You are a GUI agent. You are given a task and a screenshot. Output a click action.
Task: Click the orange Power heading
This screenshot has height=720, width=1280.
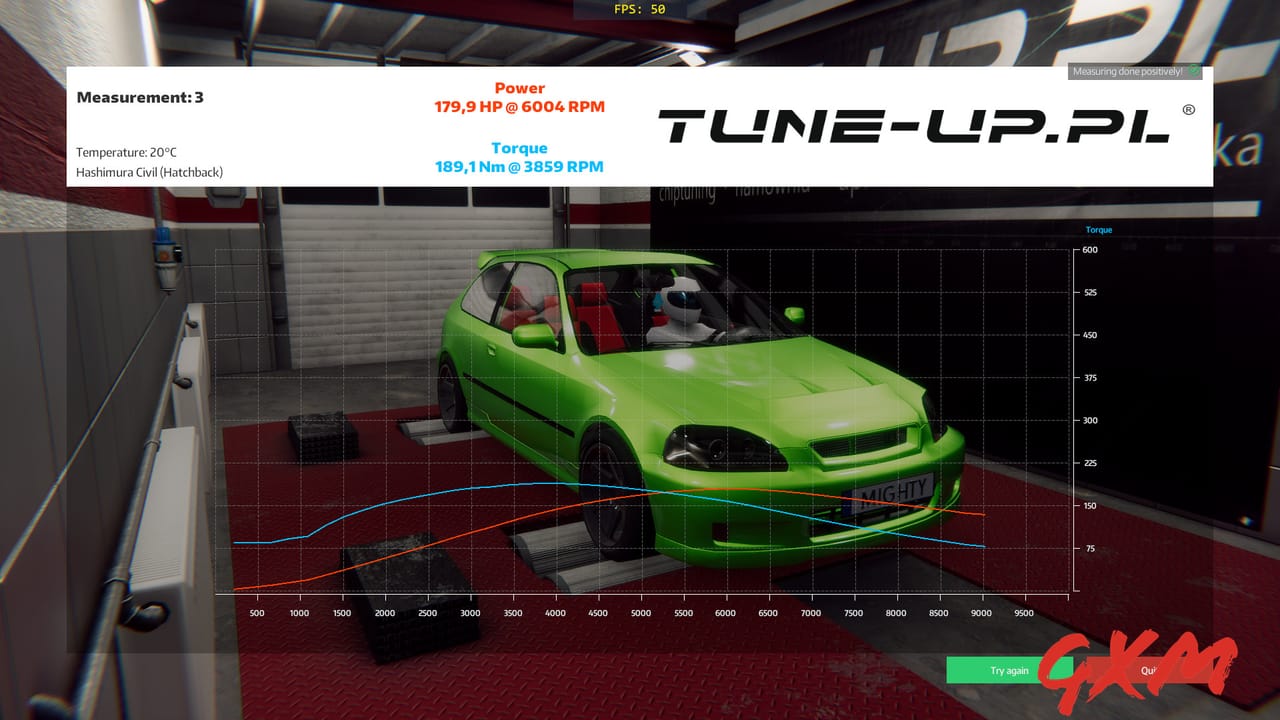coord(518,88)
